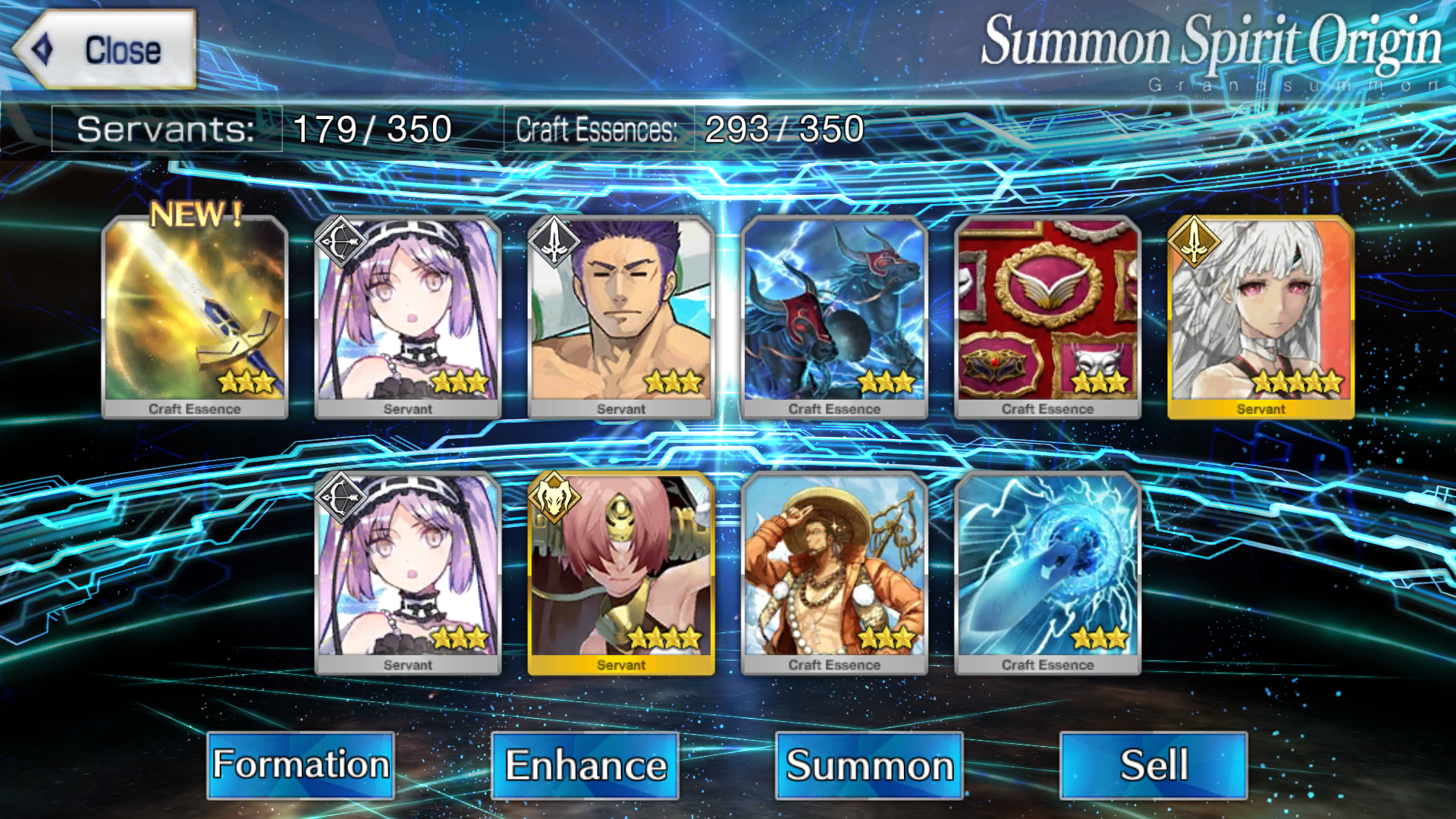Open the Formation menu

[300, 764]
